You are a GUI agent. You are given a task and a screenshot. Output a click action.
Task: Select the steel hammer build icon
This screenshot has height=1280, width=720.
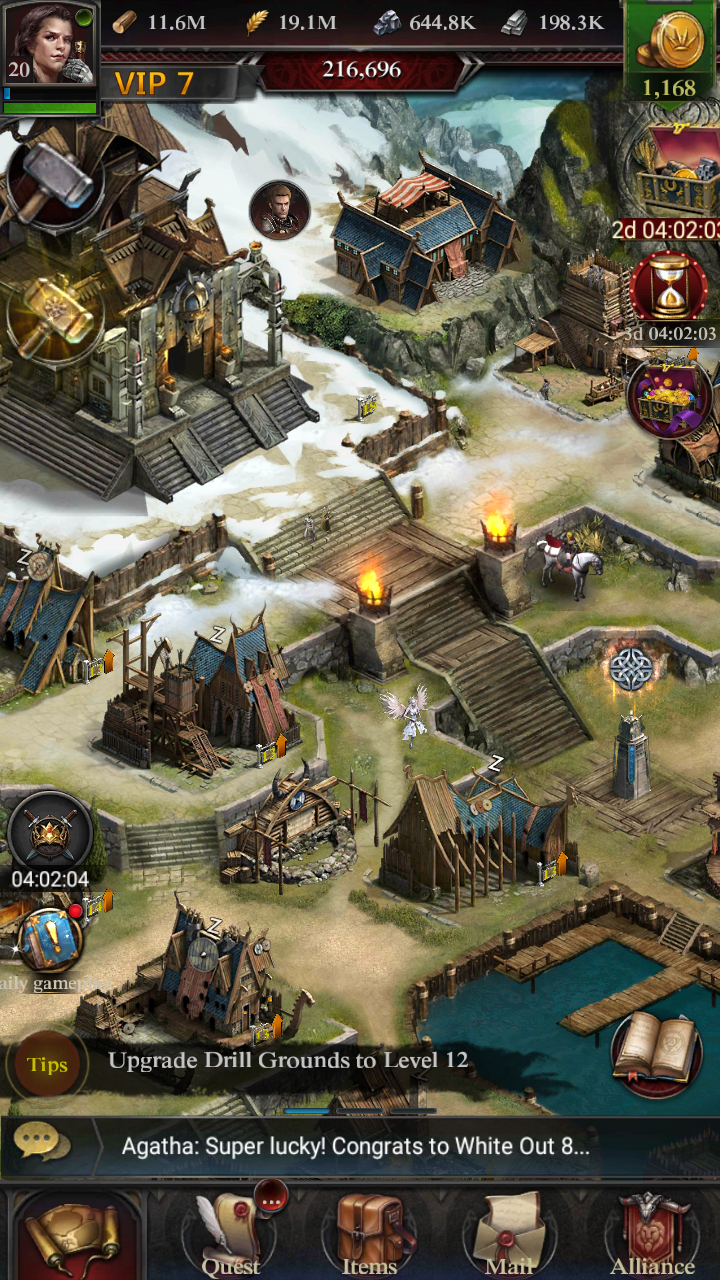tap(53, 181)
